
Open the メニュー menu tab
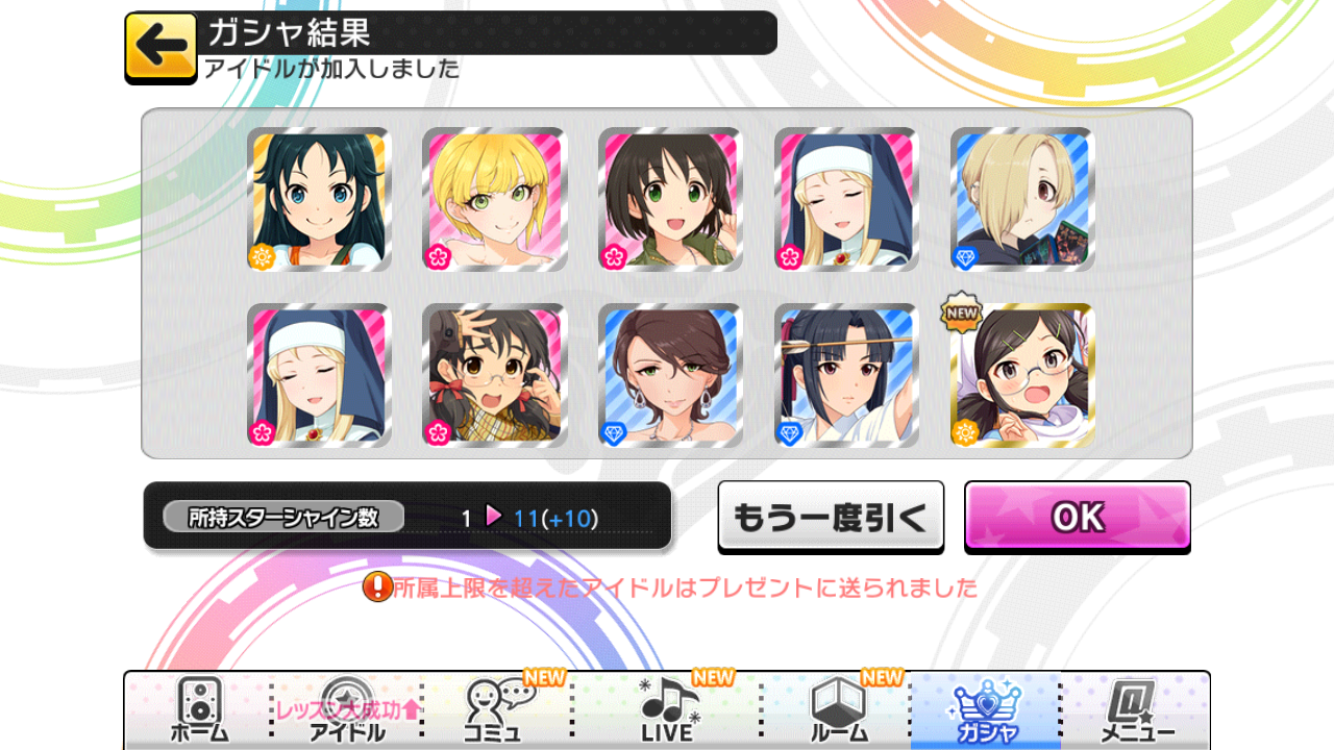1135,711
